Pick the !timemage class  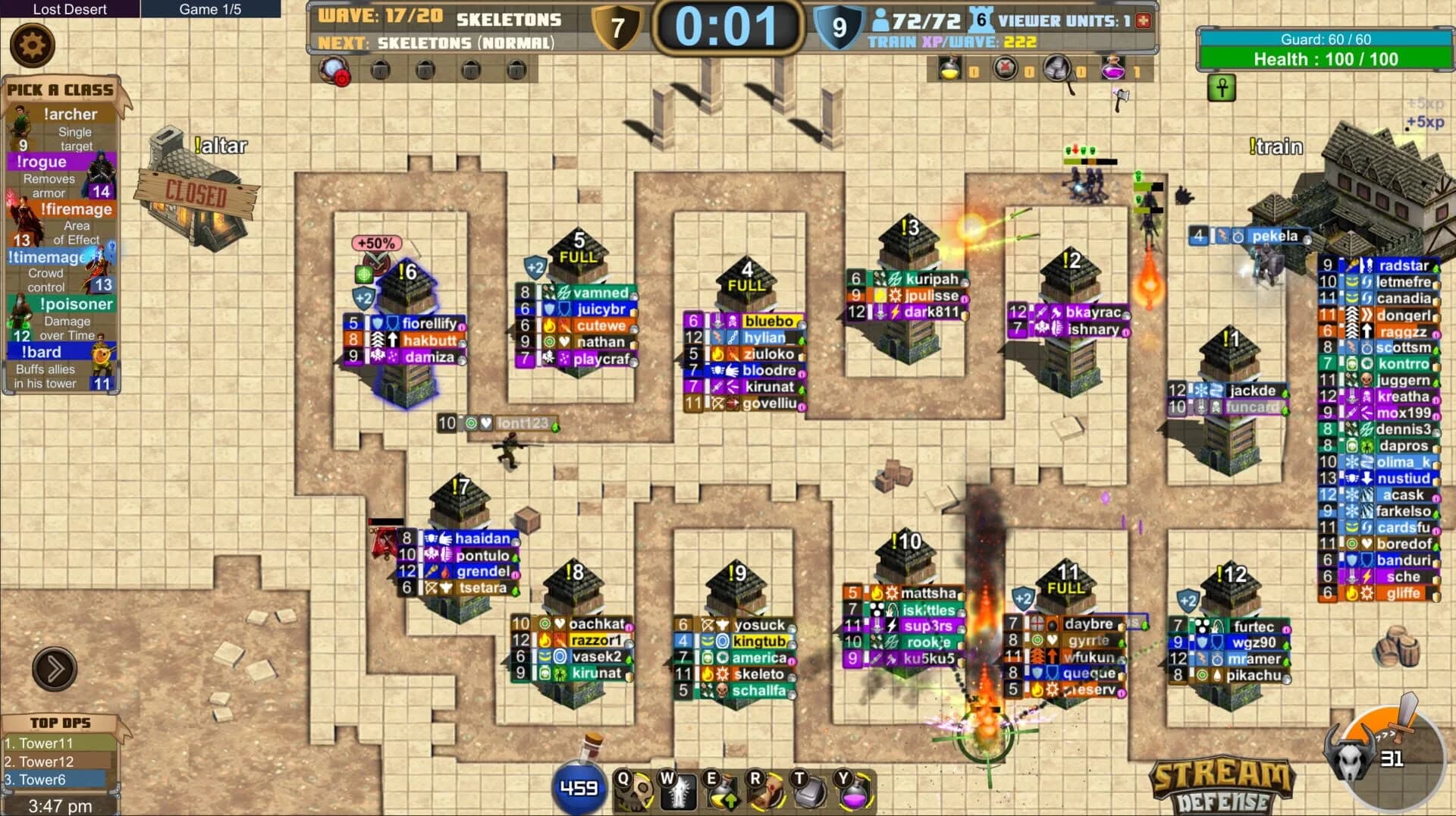point(47,257)
